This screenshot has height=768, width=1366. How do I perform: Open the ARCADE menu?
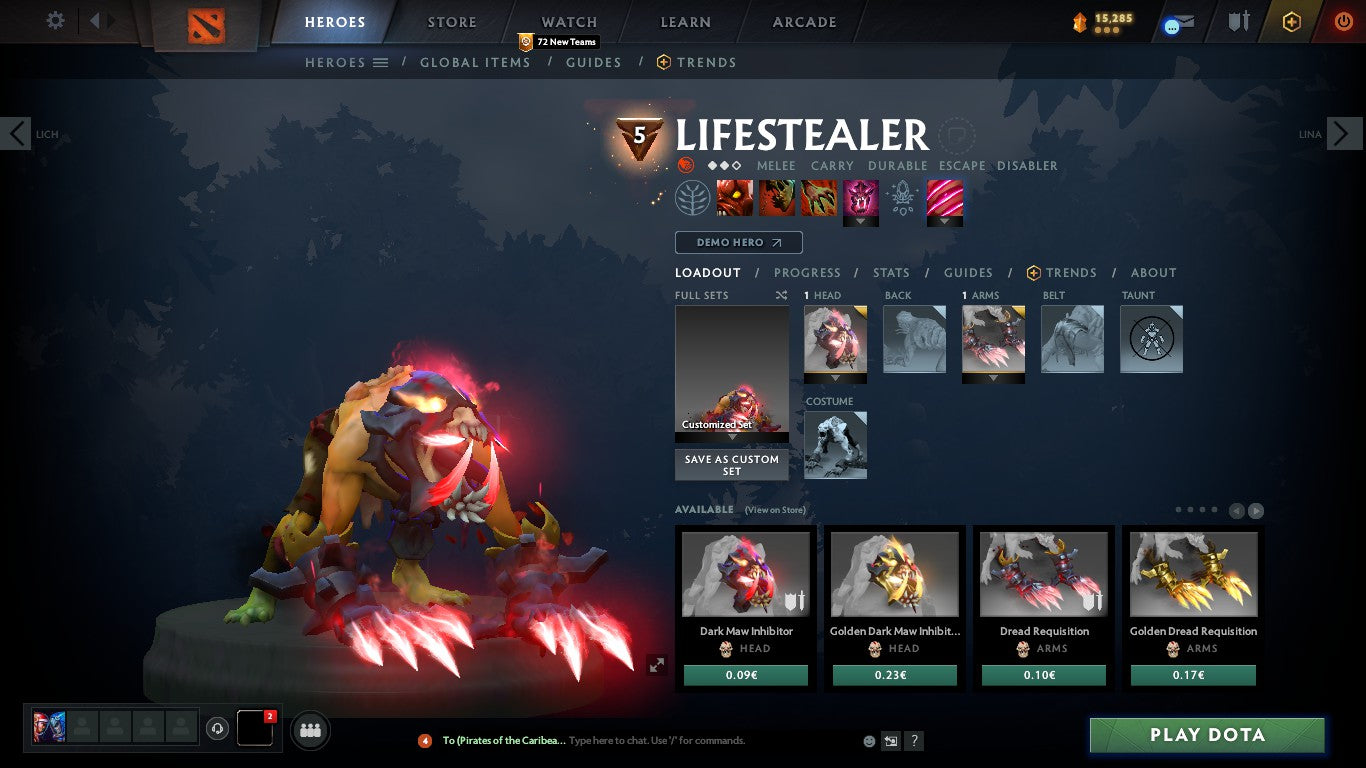point(804,21)
